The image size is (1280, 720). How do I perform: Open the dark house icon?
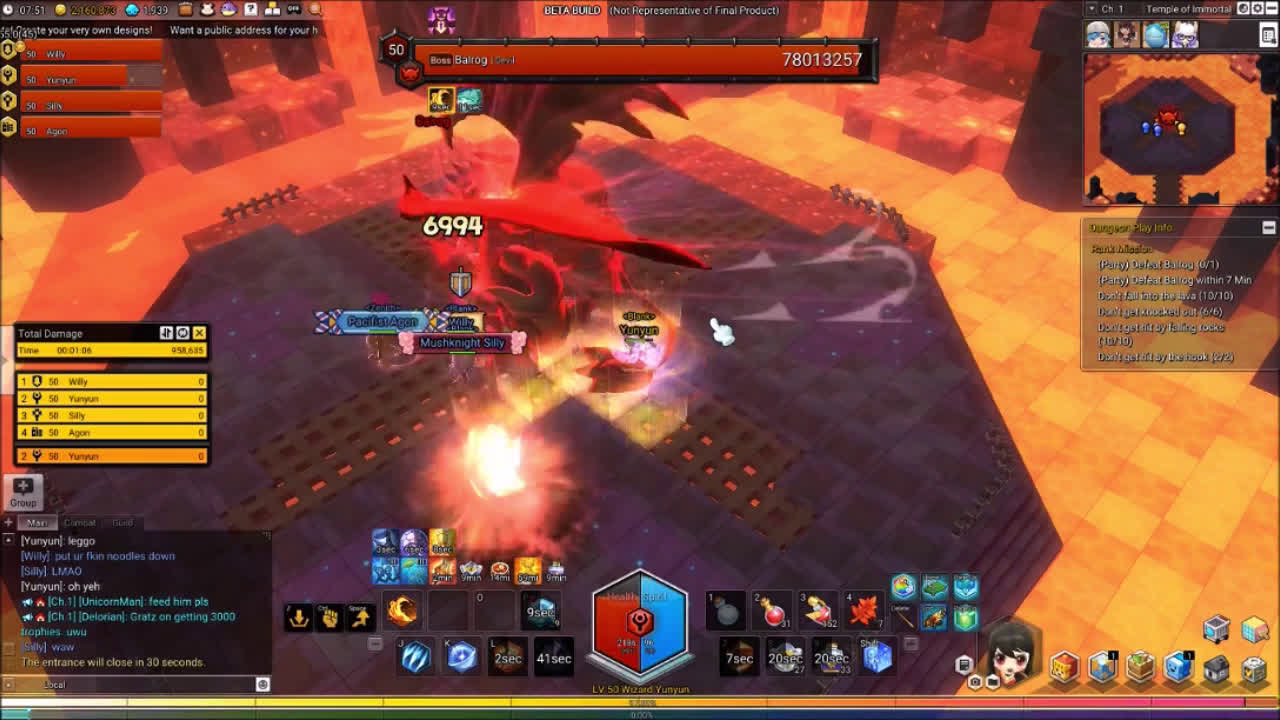tap(1216, 669)
